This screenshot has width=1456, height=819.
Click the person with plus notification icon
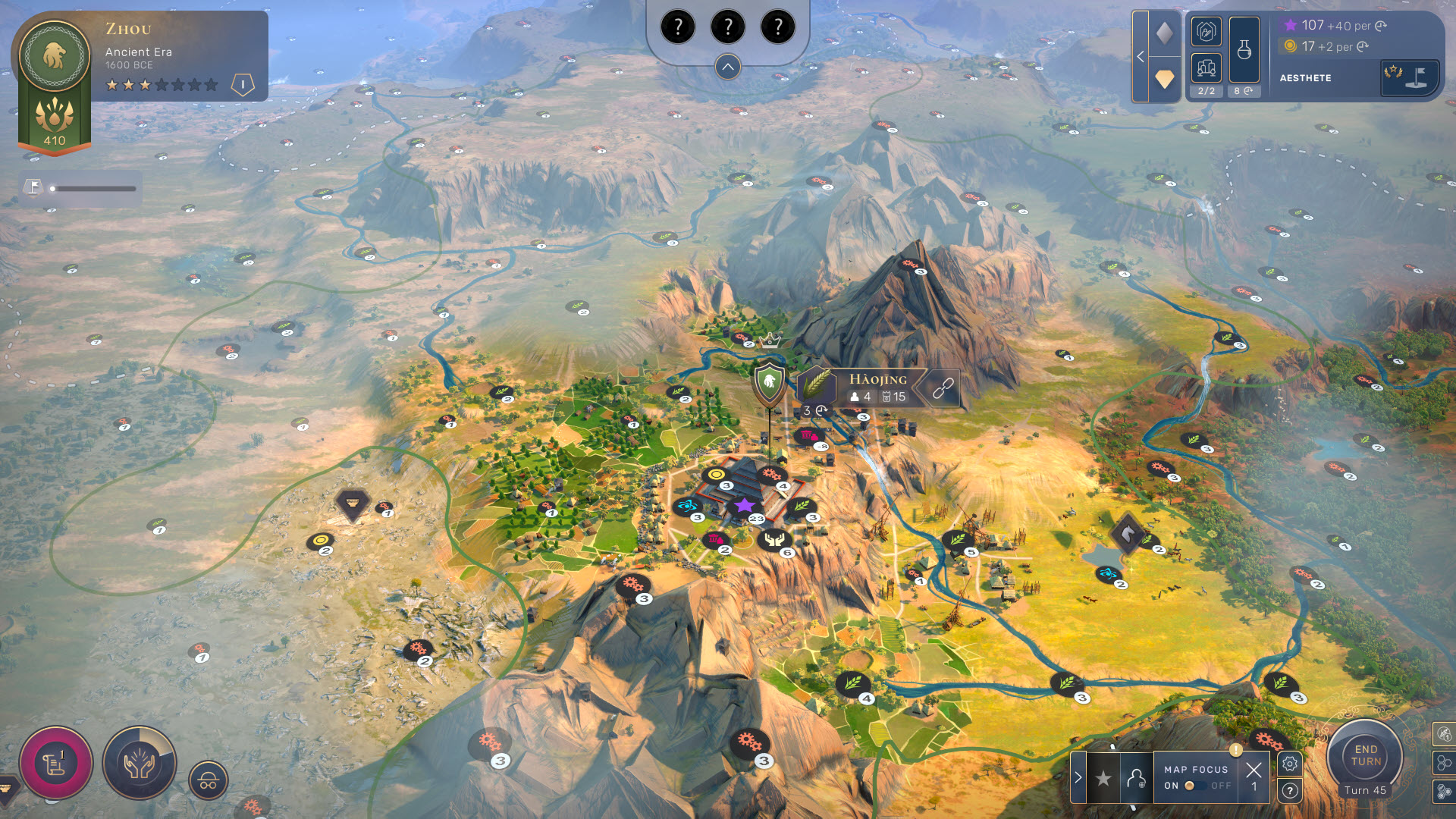(1136, 778)
